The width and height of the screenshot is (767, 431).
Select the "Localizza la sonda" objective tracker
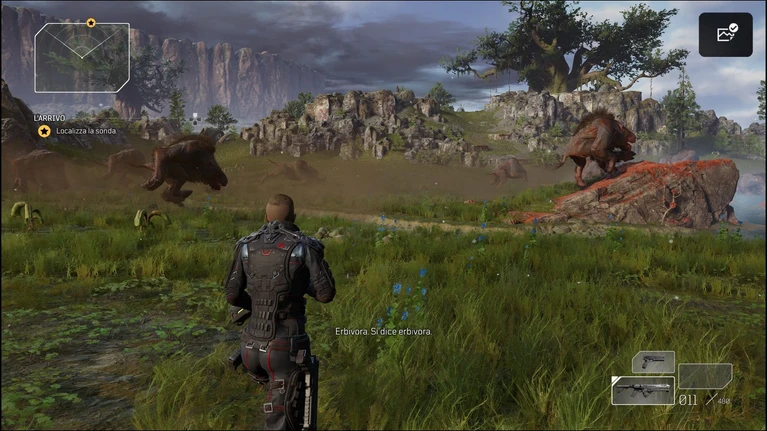[84, 131]
